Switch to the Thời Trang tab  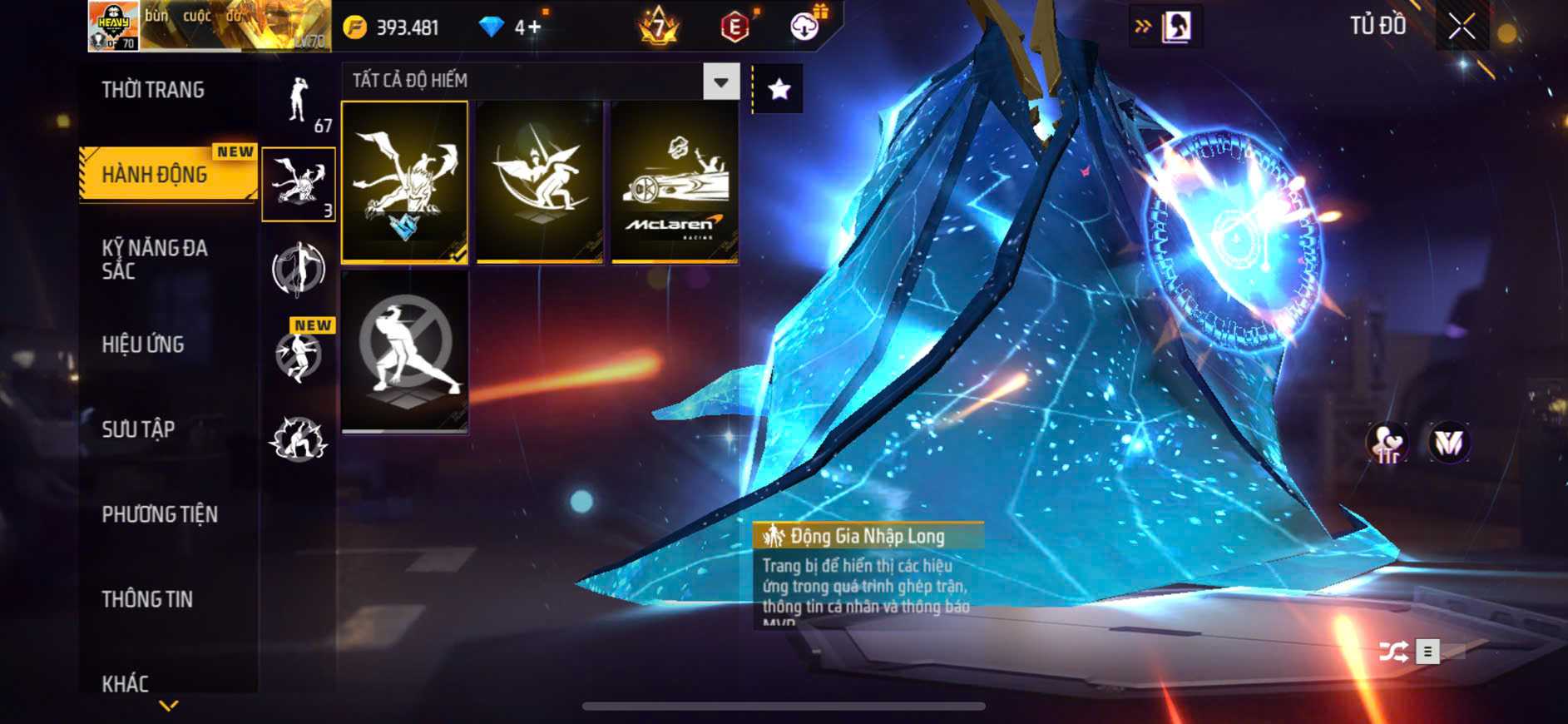(153, 90)
